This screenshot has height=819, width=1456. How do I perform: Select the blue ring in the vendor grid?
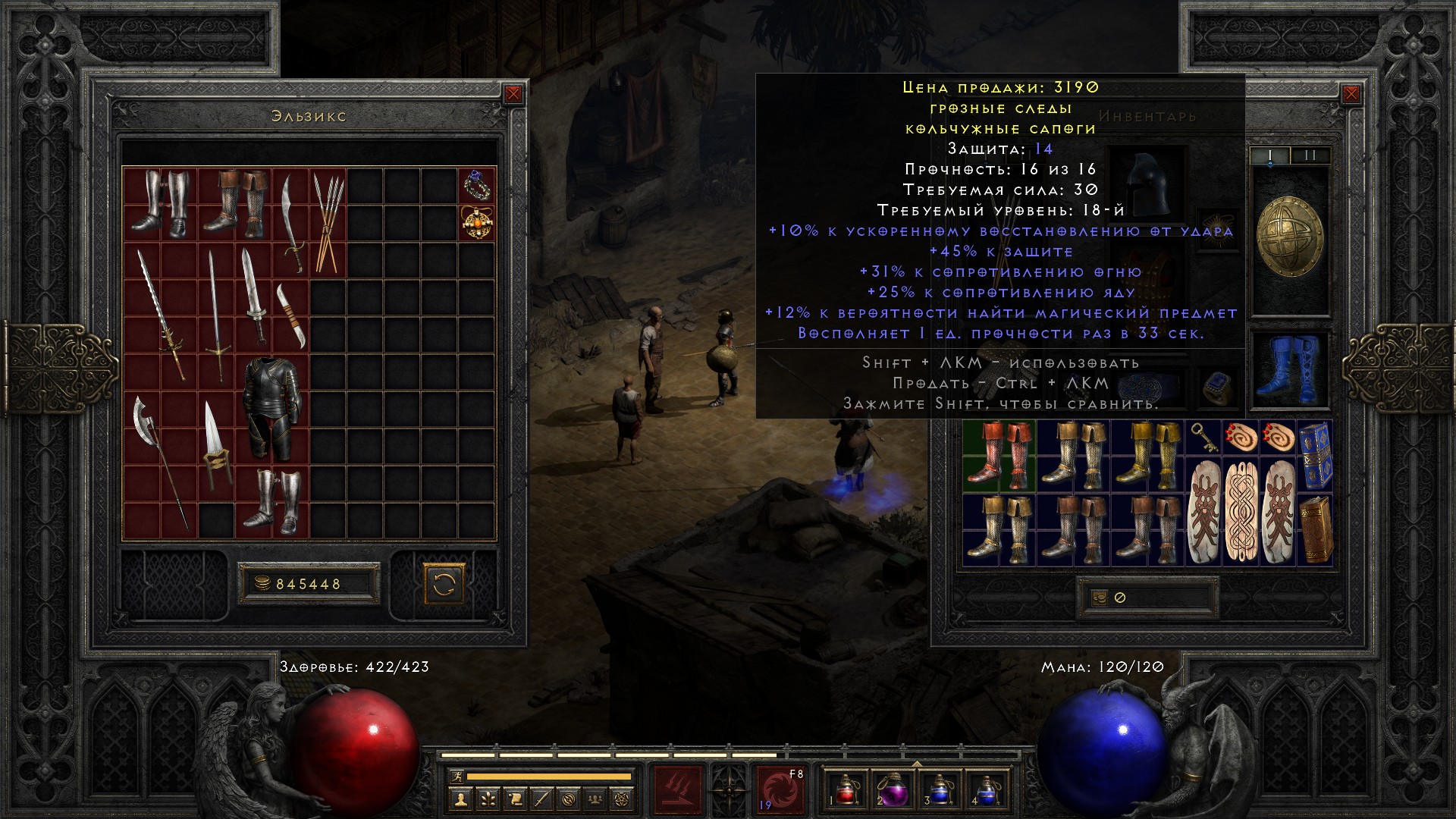(x=477, y=185)
